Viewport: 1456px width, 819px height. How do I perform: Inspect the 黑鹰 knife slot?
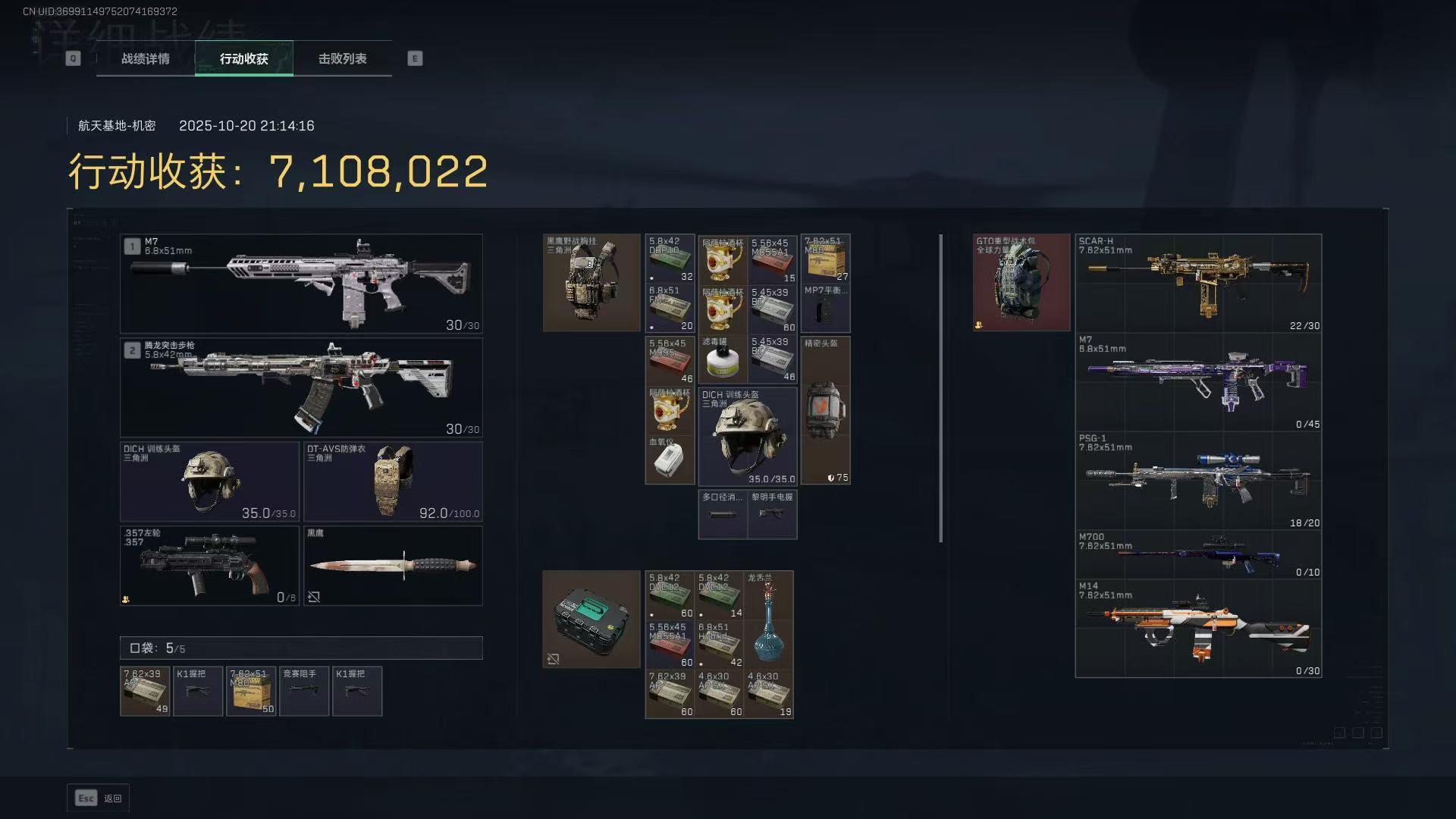(x=393, y=566)
